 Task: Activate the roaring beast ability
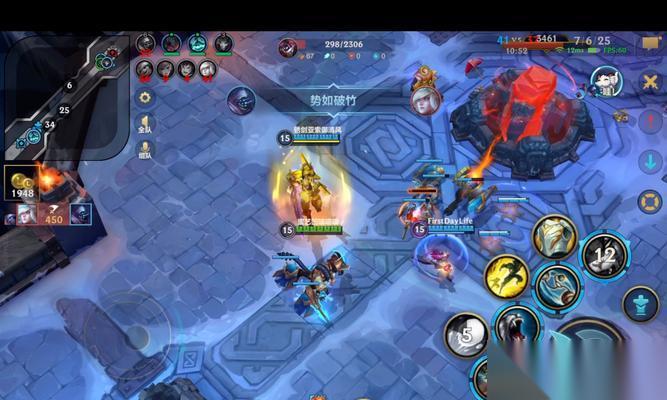tap(516, 328)
